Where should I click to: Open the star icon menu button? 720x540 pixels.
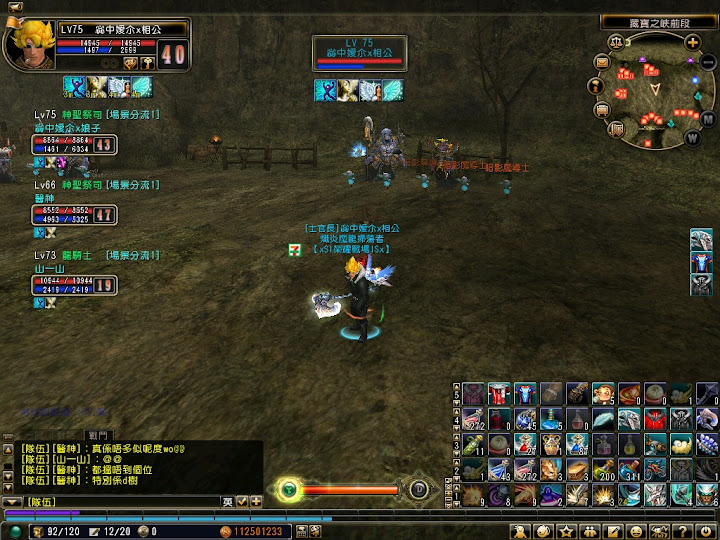pos(566,529)
